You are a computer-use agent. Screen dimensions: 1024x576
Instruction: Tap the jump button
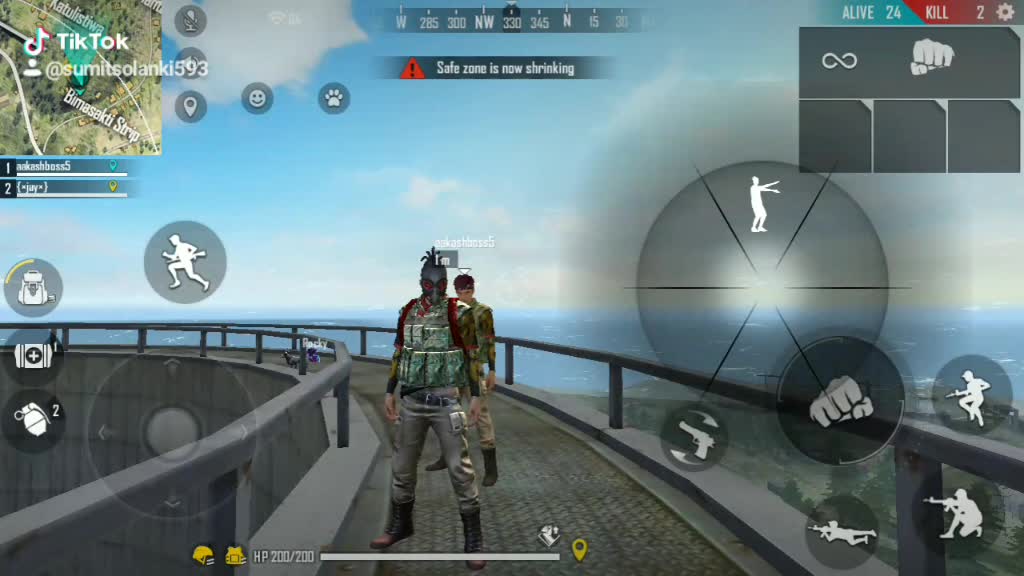pos(971,393)
